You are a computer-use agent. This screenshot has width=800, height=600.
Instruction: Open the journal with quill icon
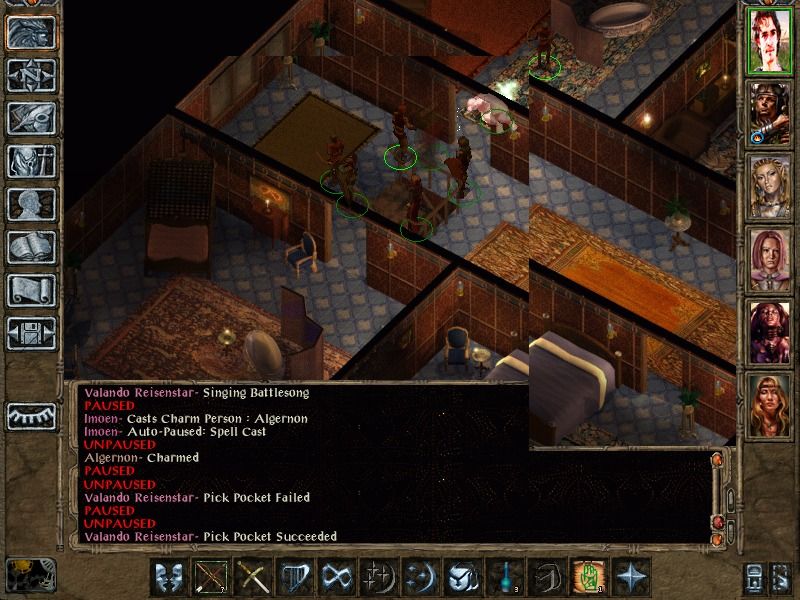click(x=31, y=118)
